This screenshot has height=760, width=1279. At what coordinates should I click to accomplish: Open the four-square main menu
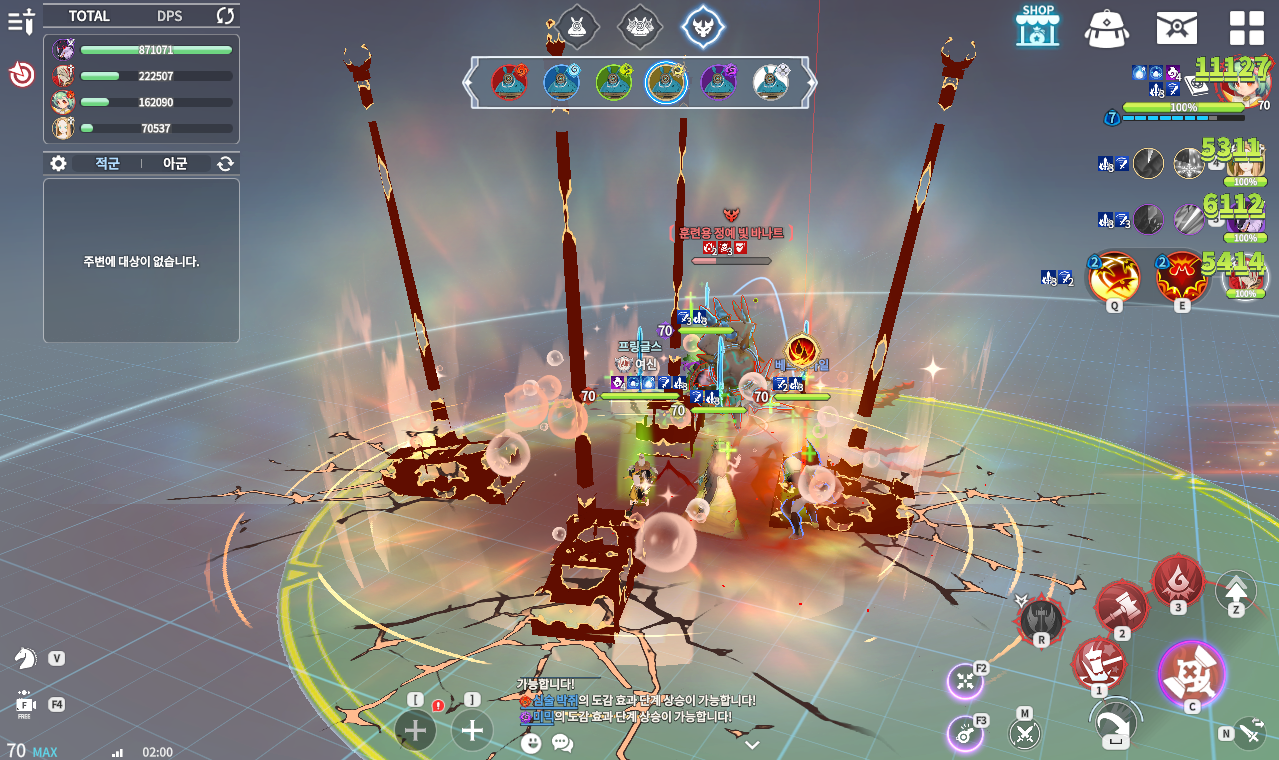click(1246, 27)
